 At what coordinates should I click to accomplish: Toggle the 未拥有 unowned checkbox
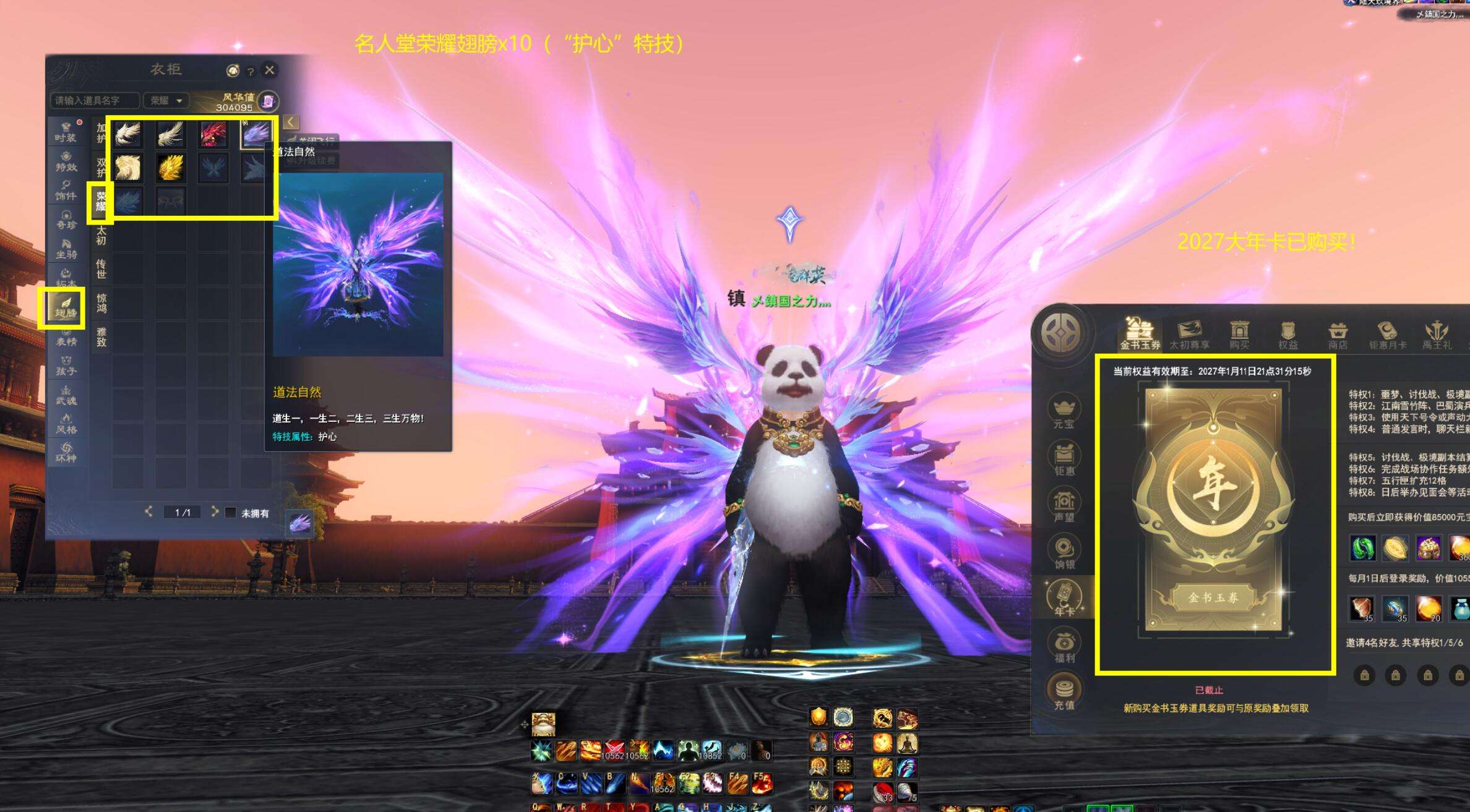pyautogui.click(x=230, y=513)
